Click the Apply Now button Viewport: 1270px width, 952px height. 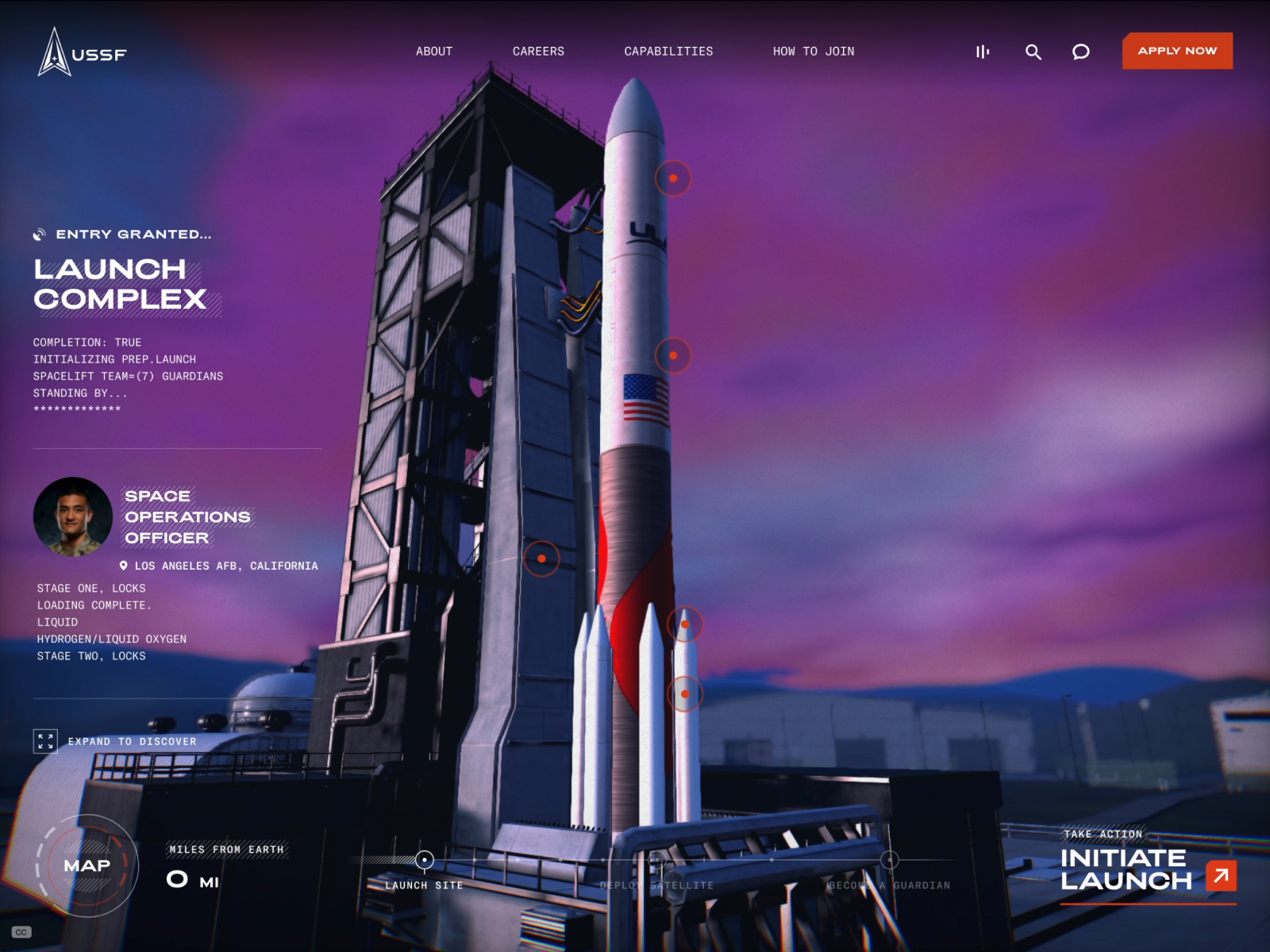tap(1176, 51)
